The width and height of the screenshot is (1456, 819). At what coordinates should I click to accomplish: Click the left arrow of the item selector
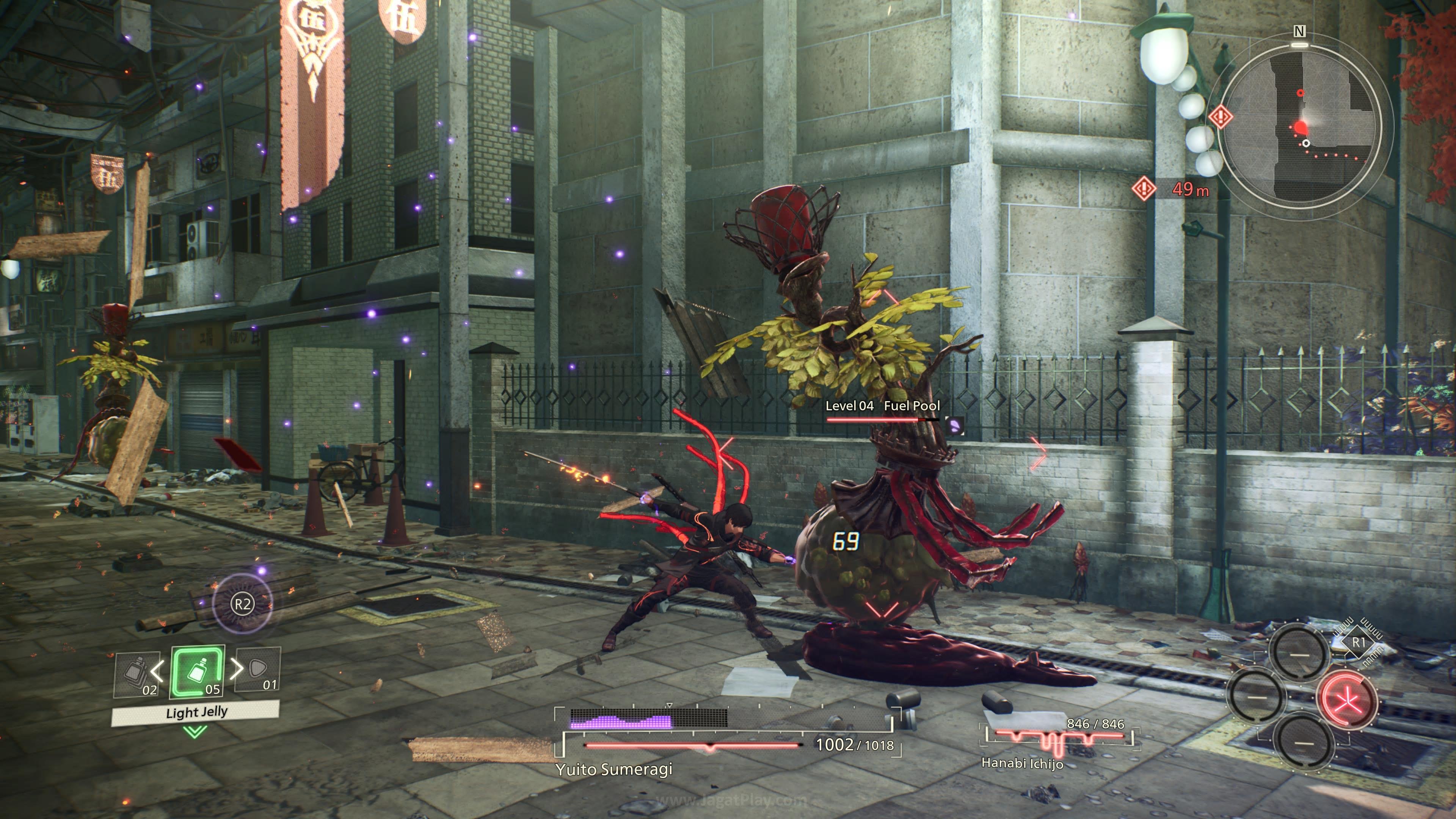157,670
